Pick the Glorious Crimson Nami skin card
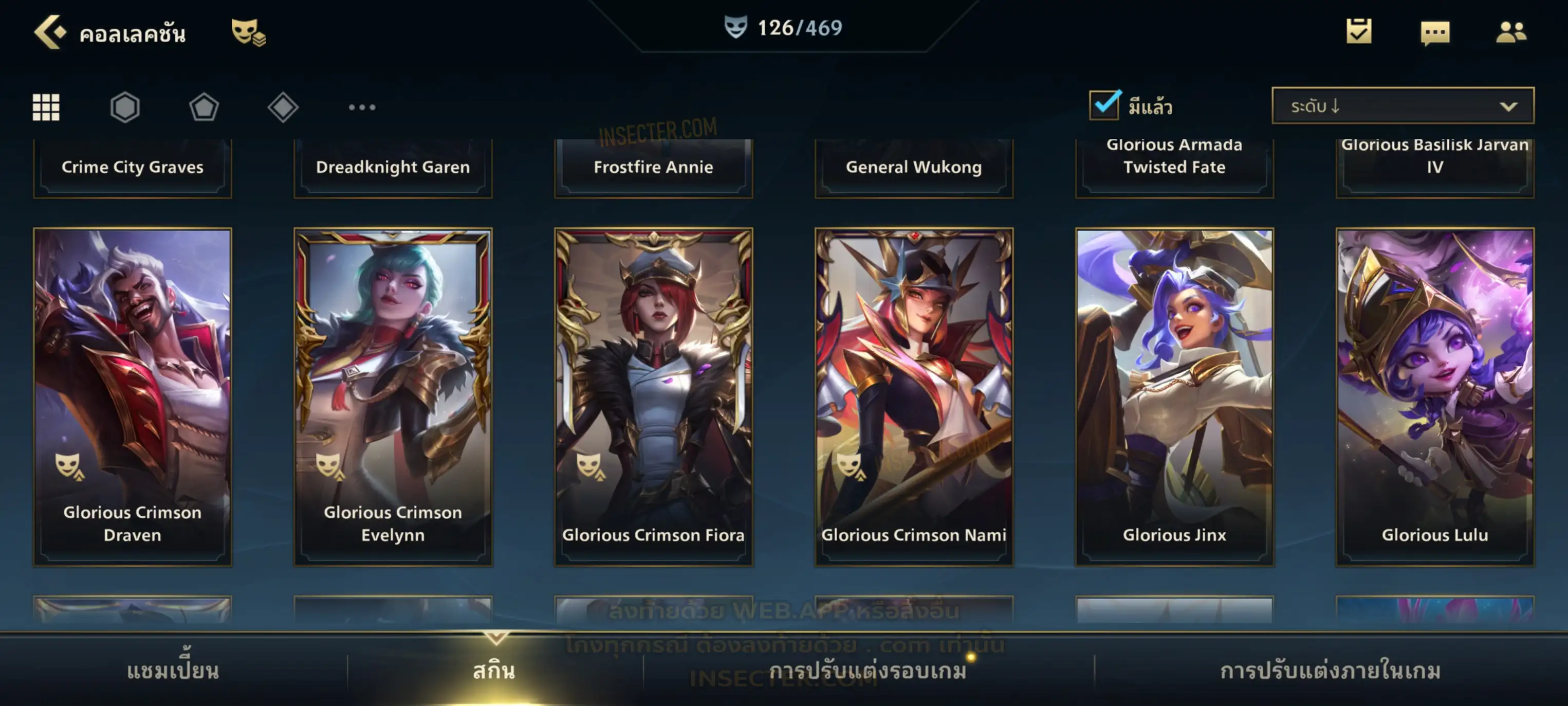The image size is (1568, 706). 914,396
